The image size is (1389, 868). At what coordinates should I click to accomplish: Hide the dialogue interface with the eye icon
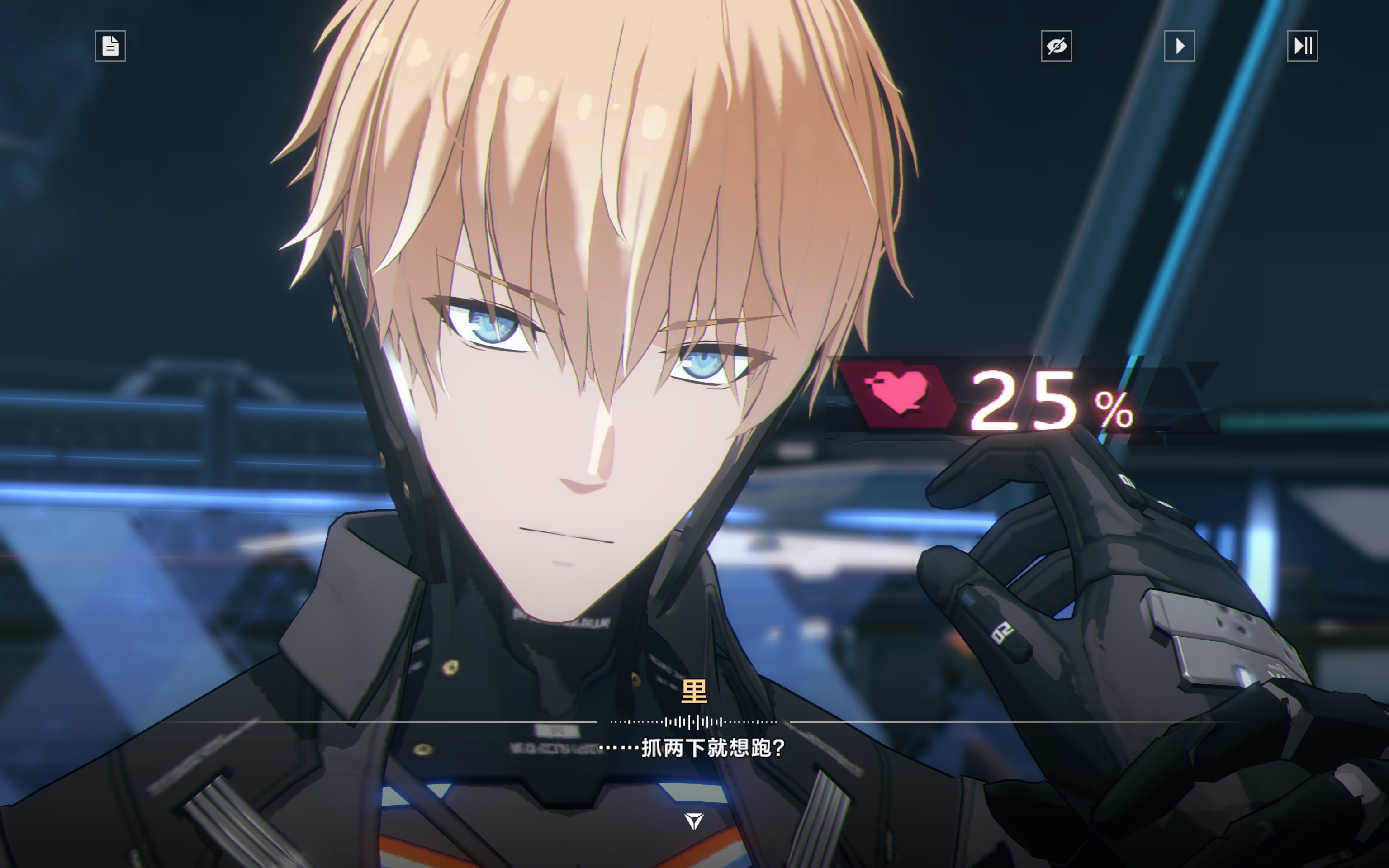[1056, 46]
